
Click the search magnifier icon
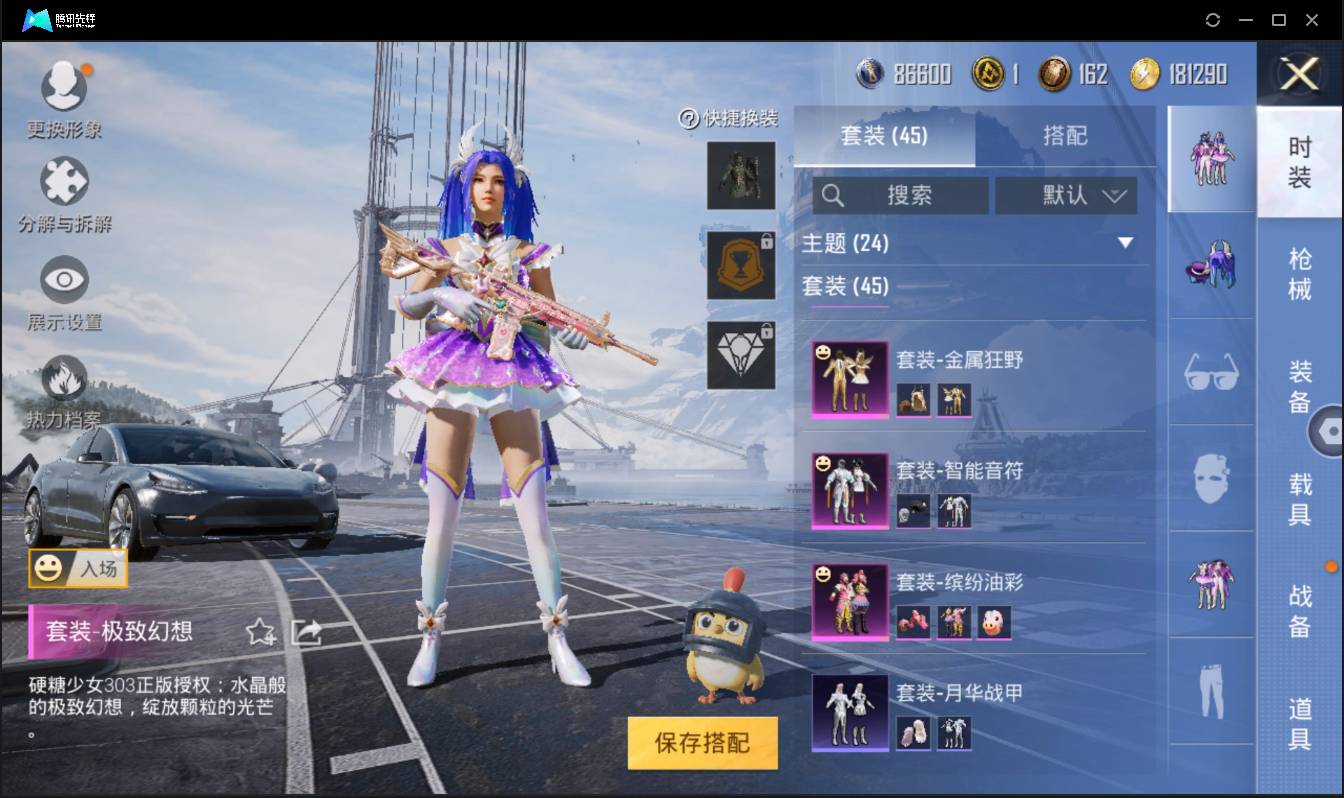pos(834,196)
